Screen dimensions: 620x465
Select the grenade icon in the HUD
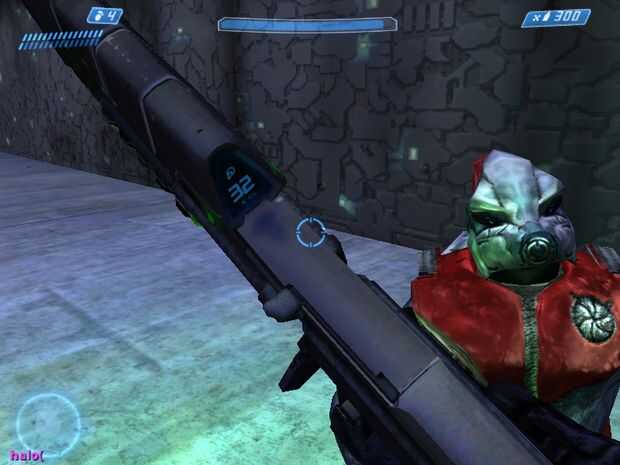[x=100, y=16]
